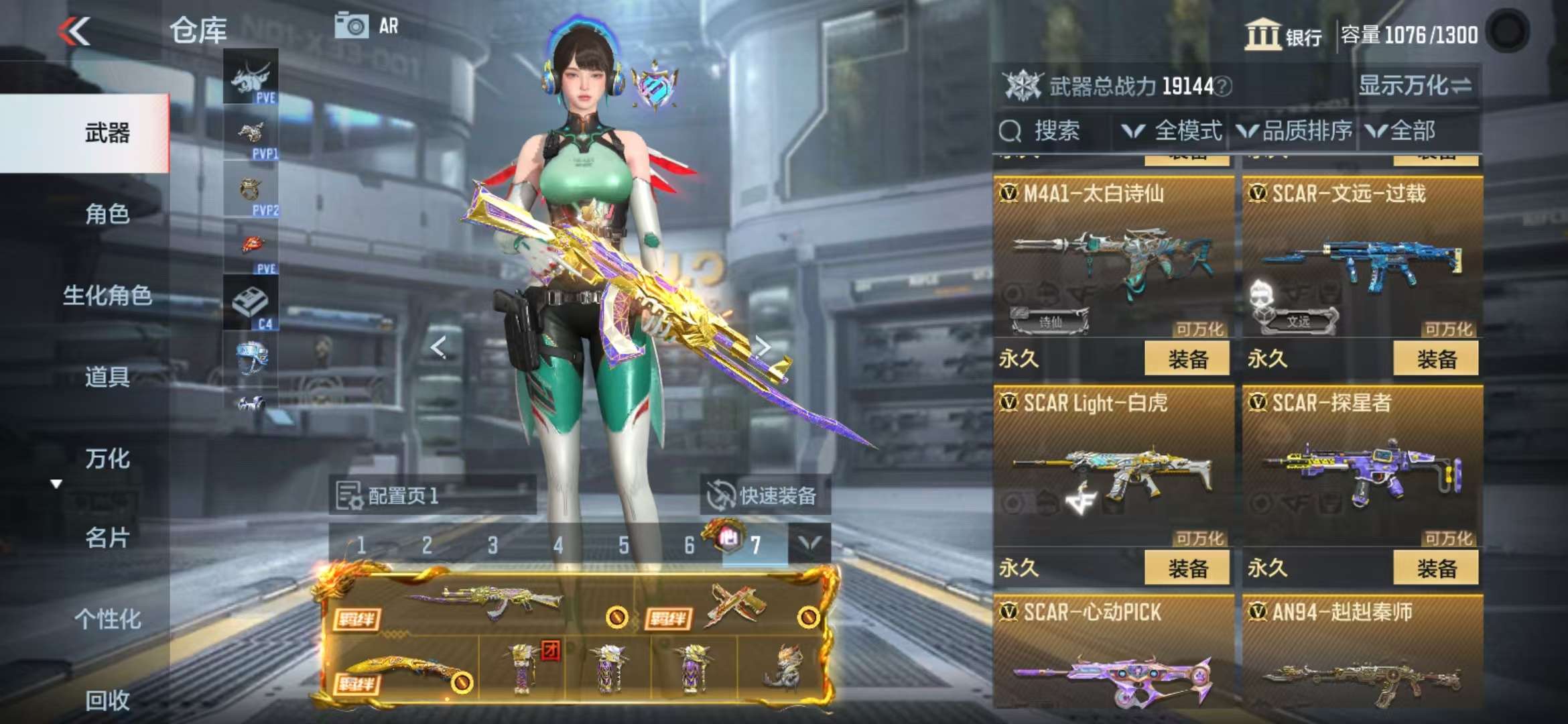Select the 道具 category
Viewport: 1568px width, 724px height.
click(x=107, y=377)
